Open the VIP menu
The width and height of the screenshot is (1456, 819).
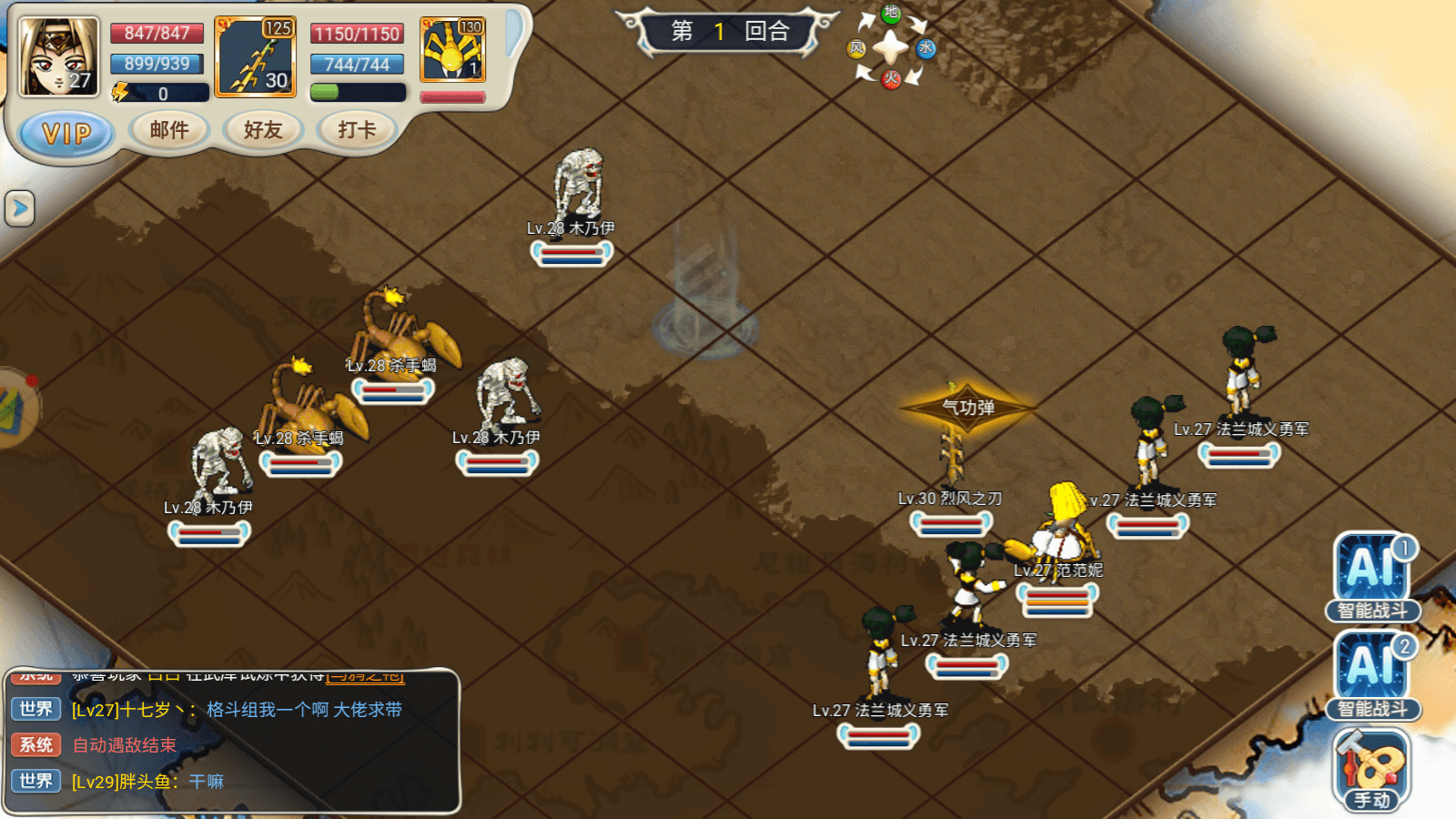click(x=66, y=134)
